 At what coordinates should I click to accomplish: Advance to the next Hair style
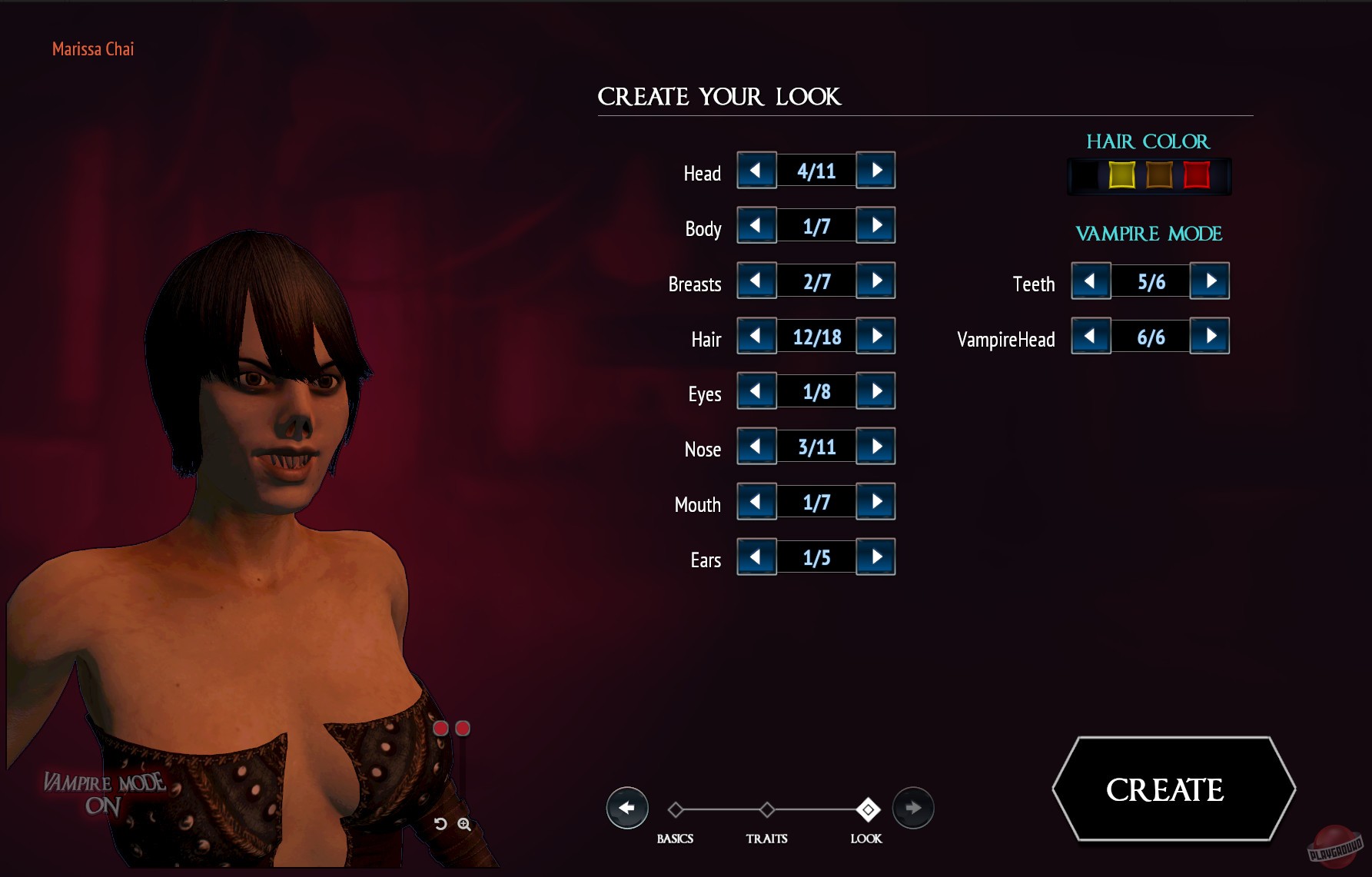pyautogui.click(x=876, y=337)
